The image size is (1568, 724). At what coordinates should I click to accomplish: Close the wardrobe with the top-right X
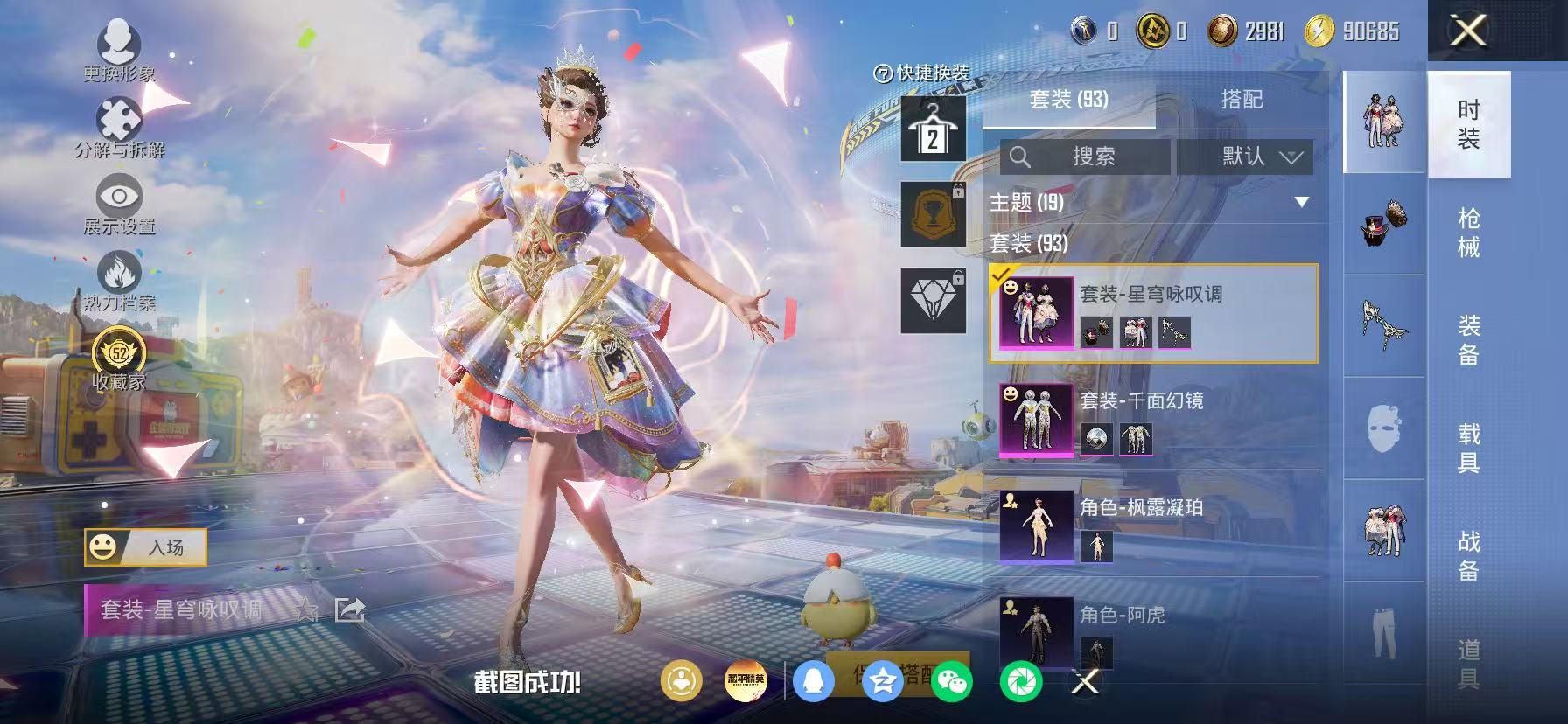[x=1468, y=31]
